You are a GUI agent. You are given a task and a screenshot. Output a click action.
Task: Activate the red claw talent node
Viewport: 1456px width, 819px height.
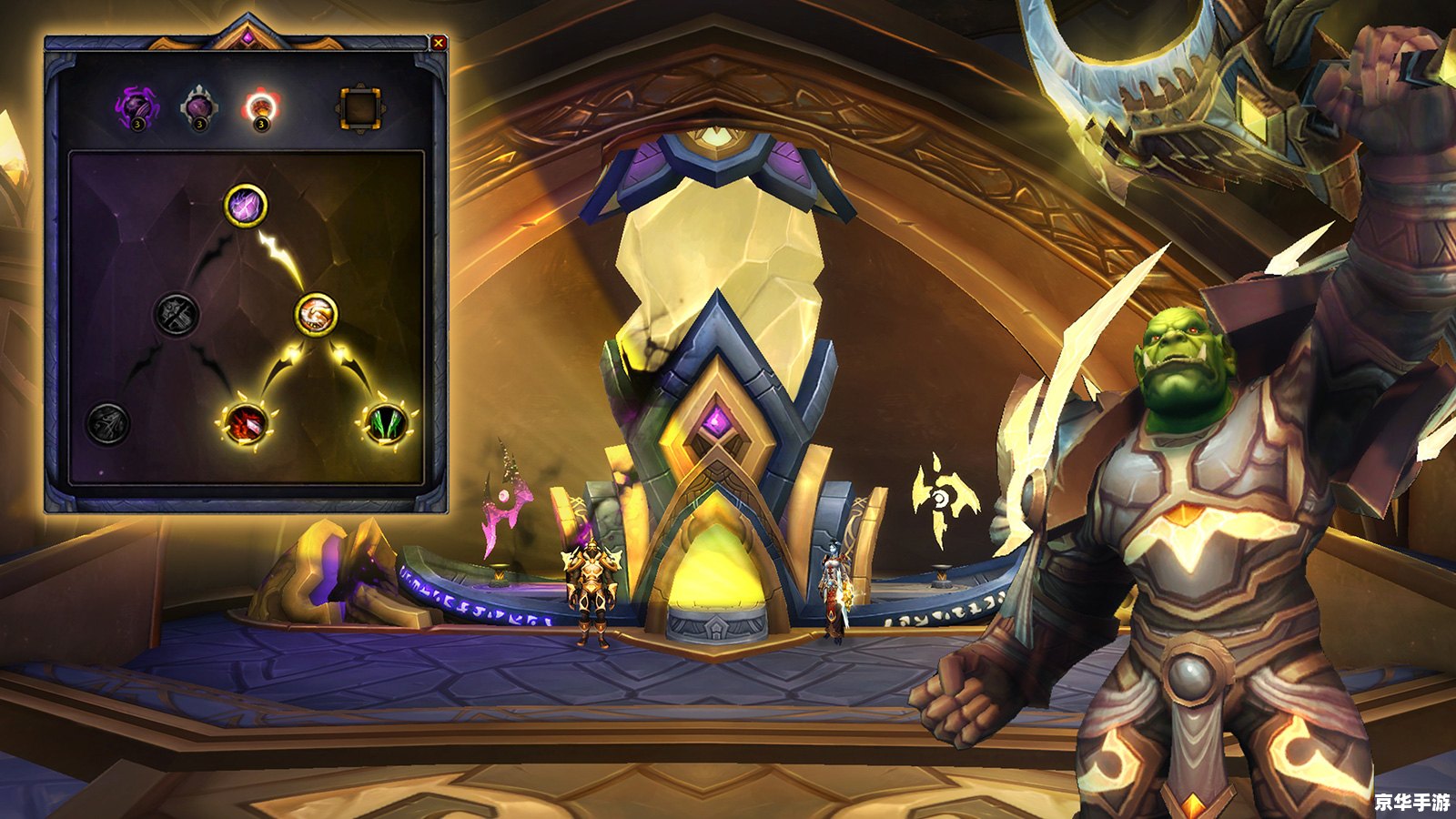pos(246,423)
